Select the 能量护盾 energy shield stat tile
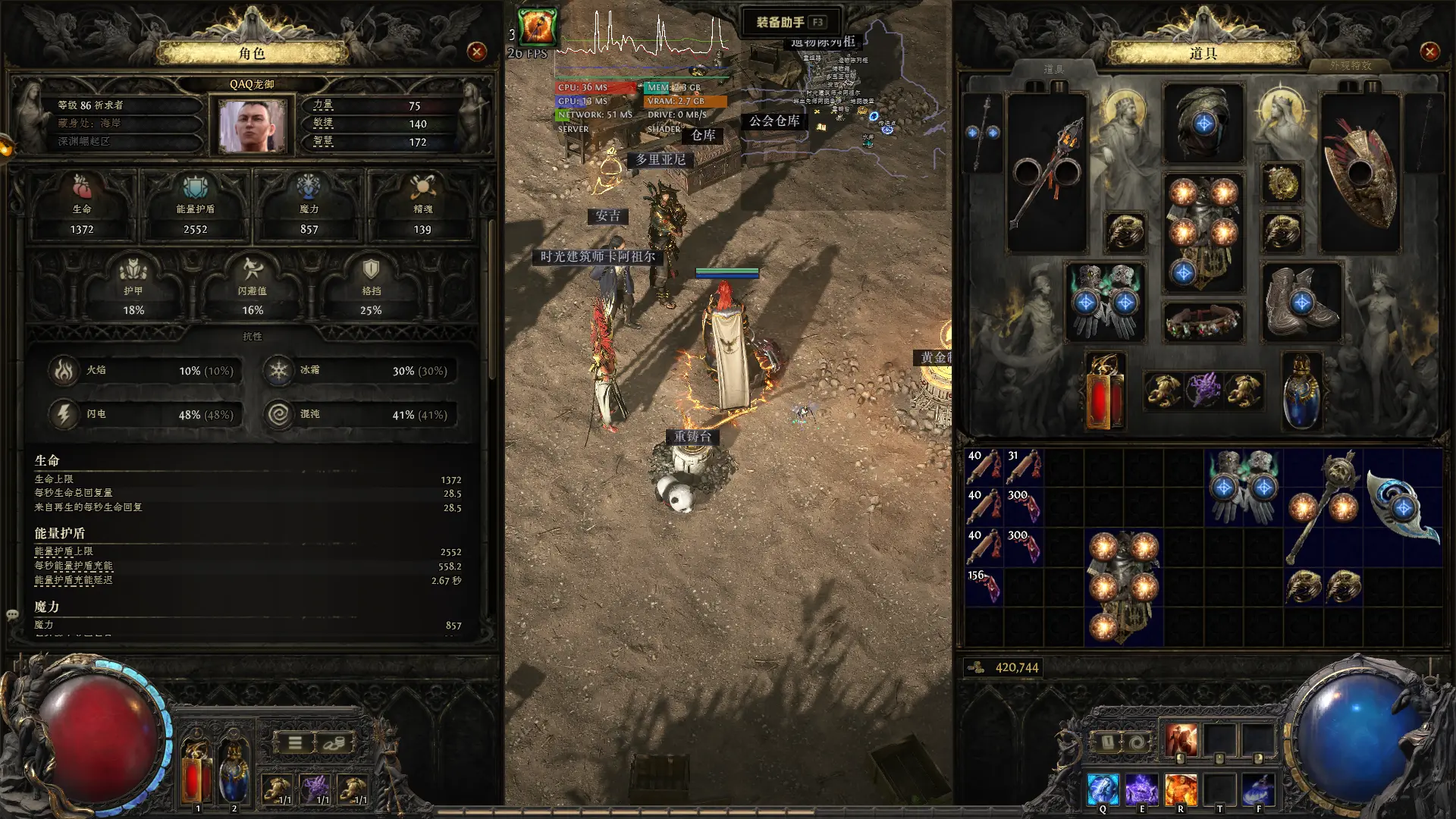This screenshot has height=819, width=1456. 195,206
